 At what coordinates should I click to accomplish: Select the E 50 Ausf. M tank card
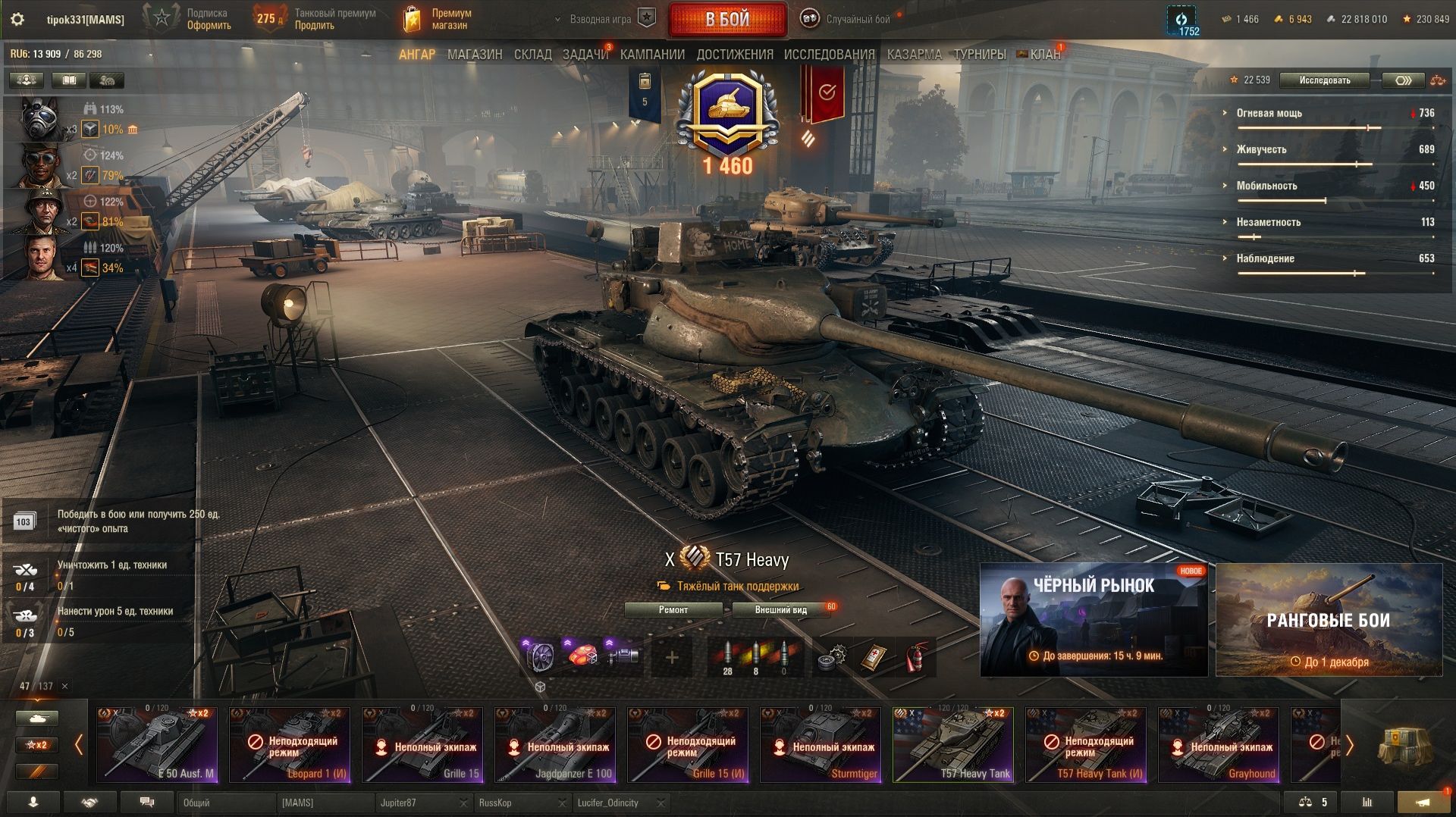[157, 744]
